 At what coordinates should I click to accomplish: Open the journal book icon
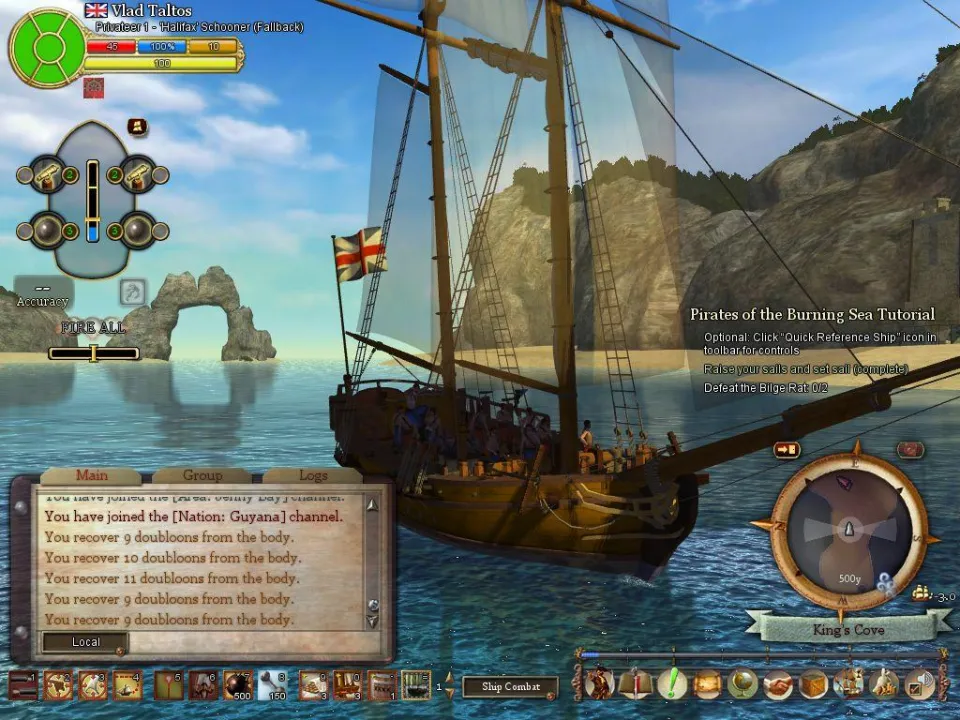click(634, 684)
